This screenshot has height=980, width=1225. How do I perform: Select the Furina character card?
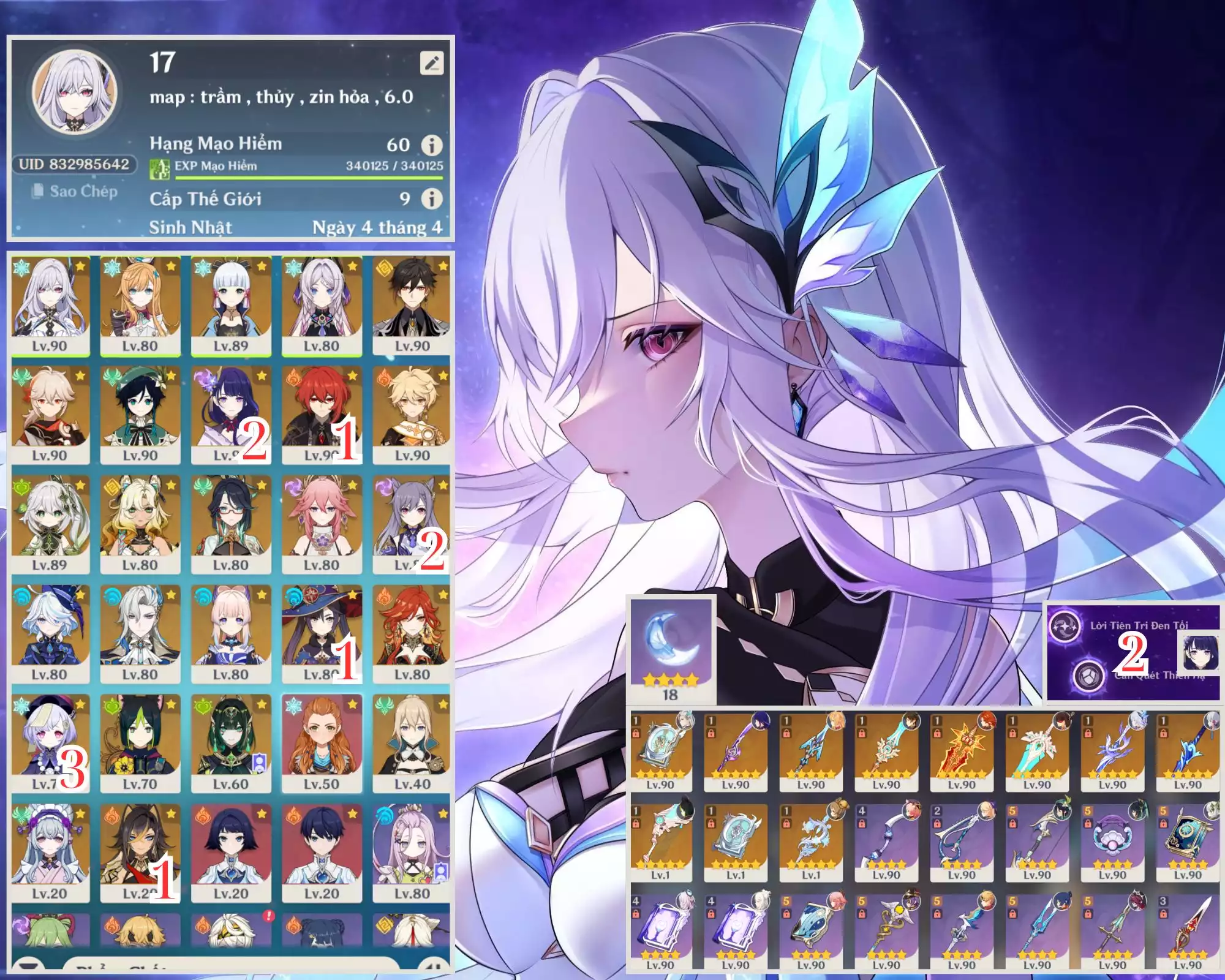tap(50, 633)
